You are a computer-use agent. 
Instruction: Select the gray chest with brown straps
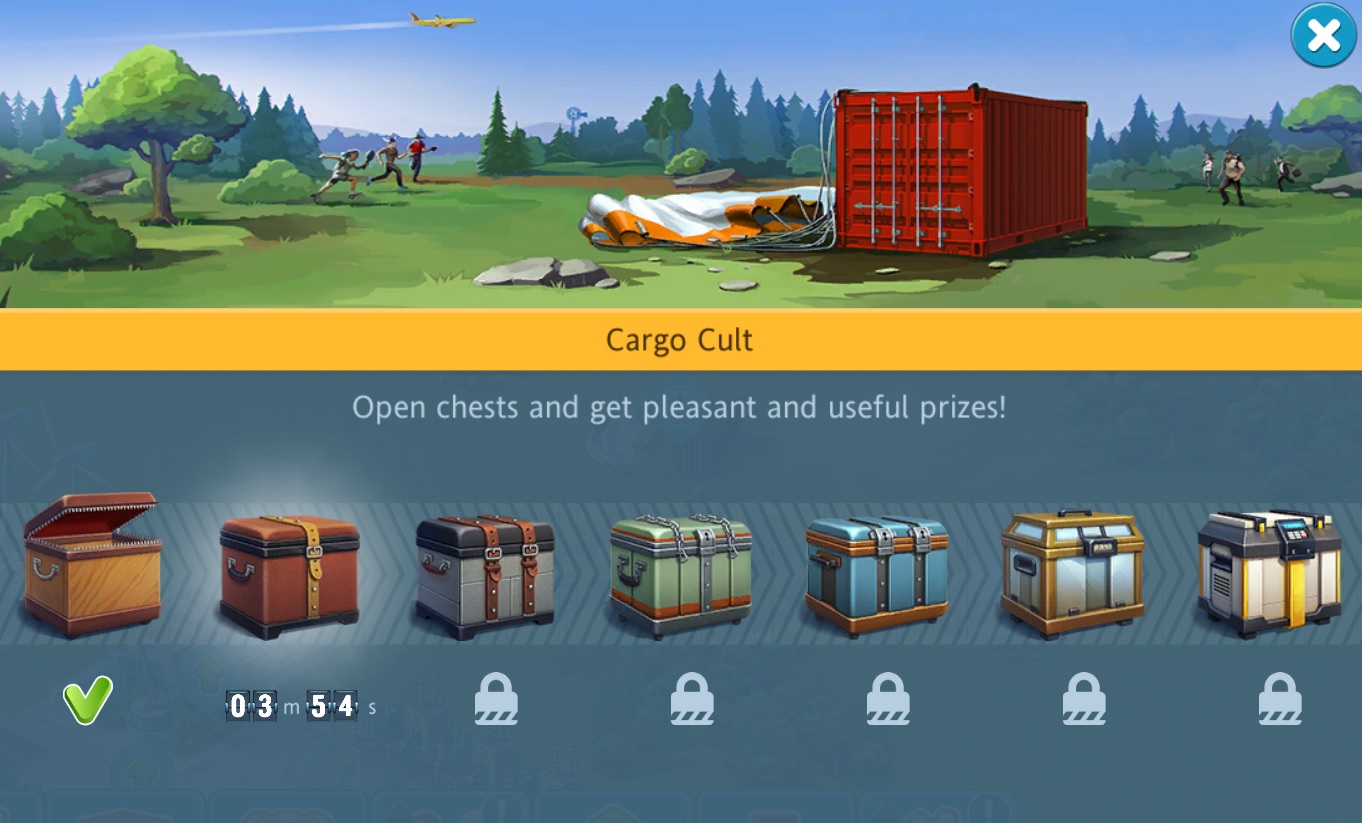485,574
